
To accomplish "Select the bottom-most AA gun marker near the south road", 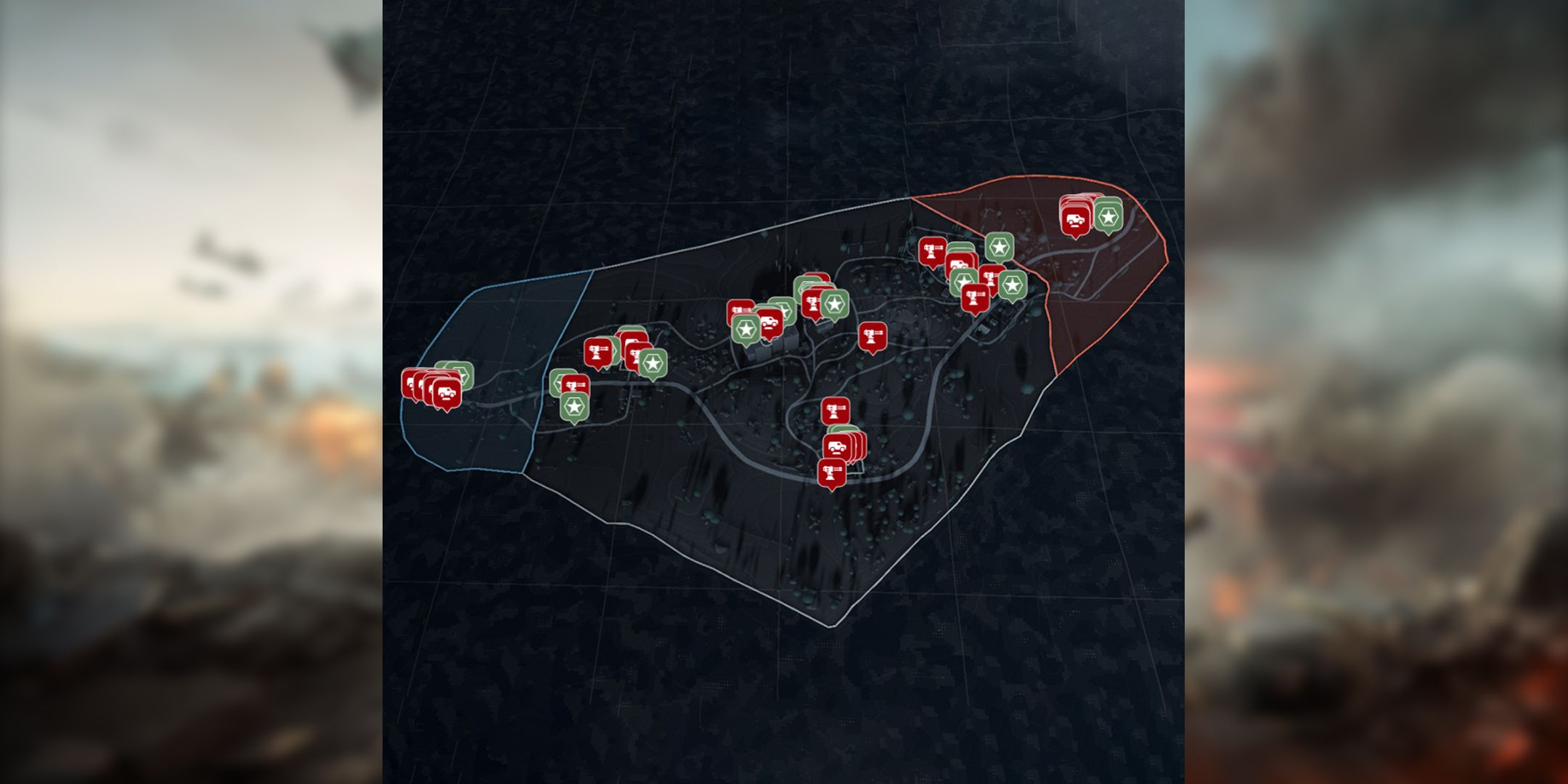I will click(832, 472).
